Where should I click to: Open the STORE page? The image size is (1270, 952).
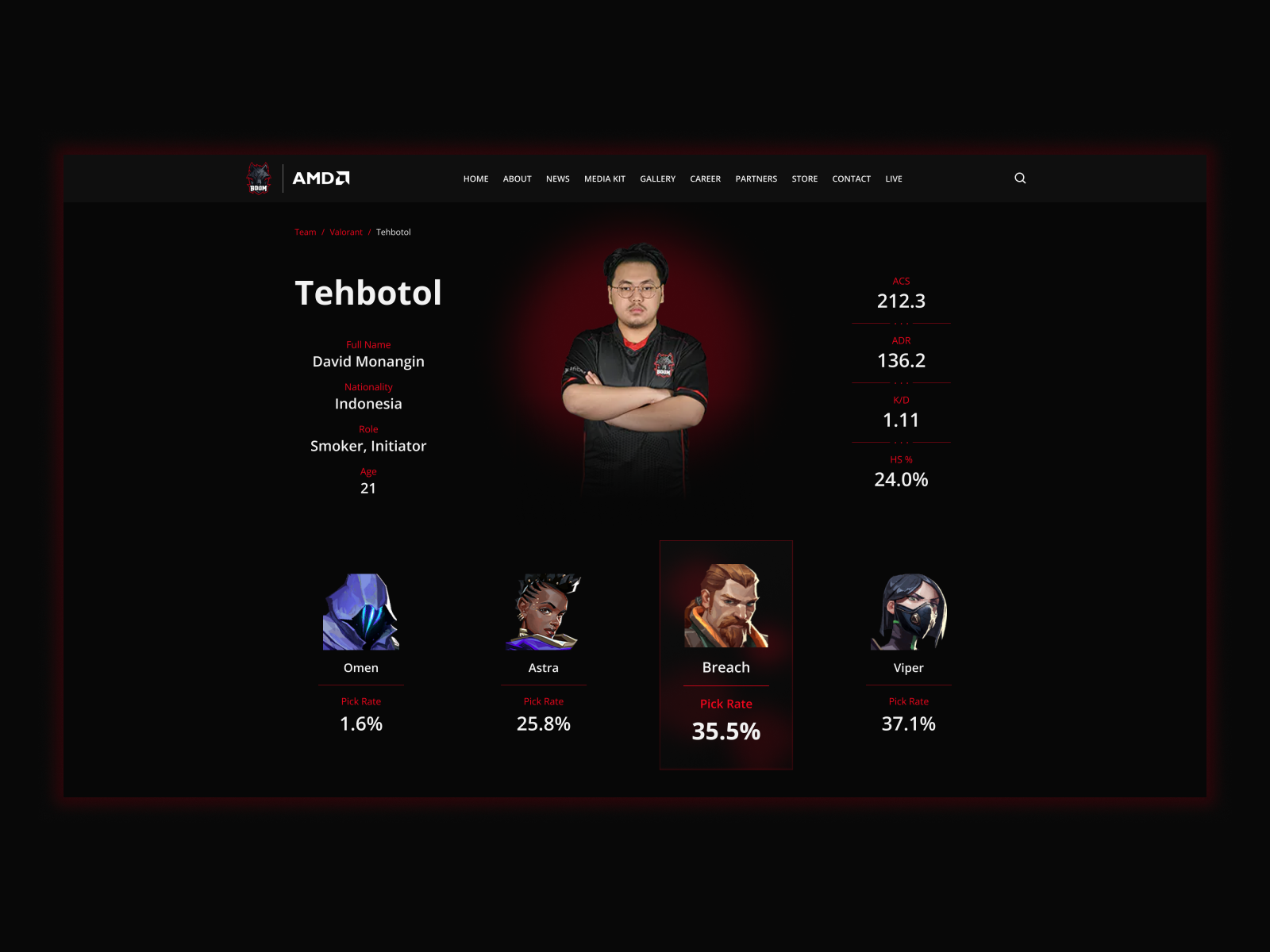[804, 178]
